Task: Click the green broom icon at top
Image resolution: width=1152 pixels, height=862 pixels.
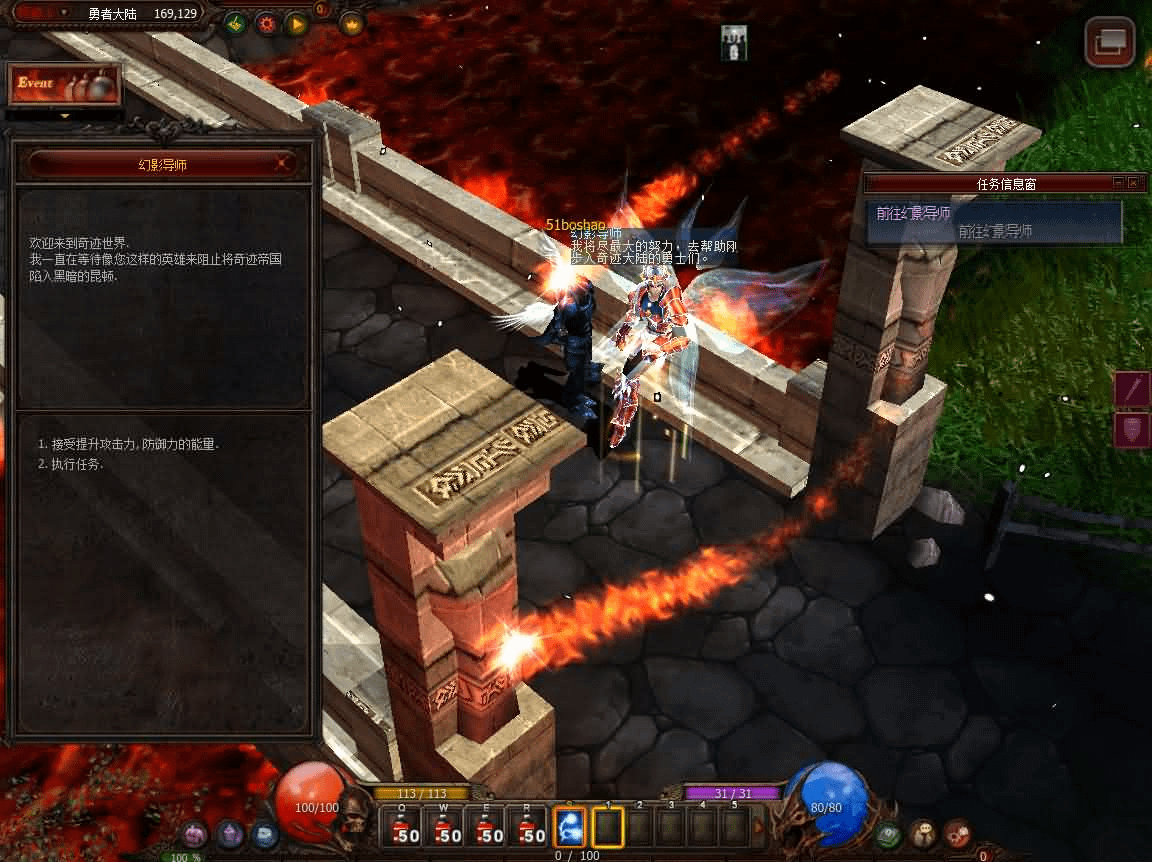Action: point(236,23)
